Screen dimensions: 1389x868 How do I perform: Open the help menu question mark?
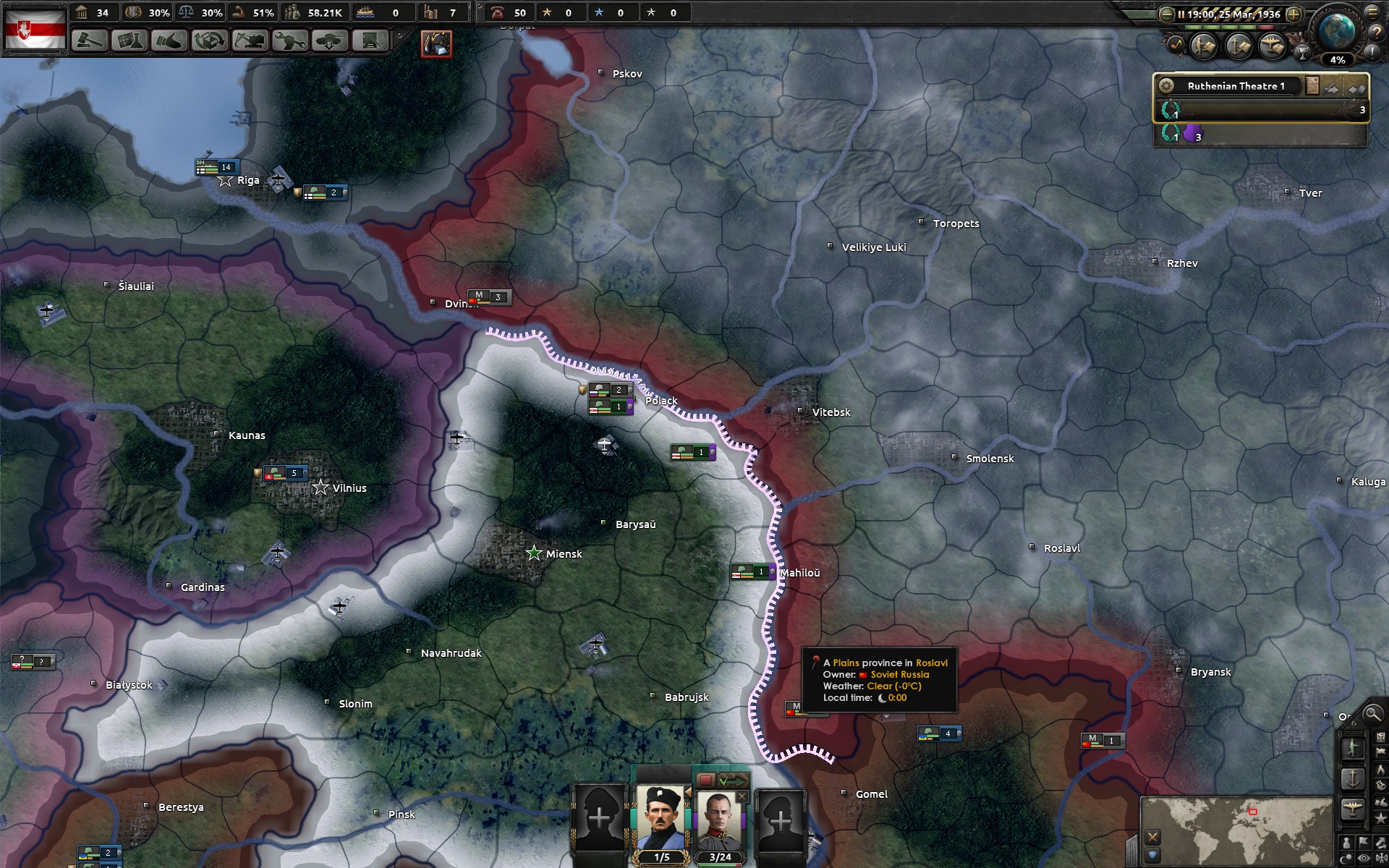(1376, 33)
